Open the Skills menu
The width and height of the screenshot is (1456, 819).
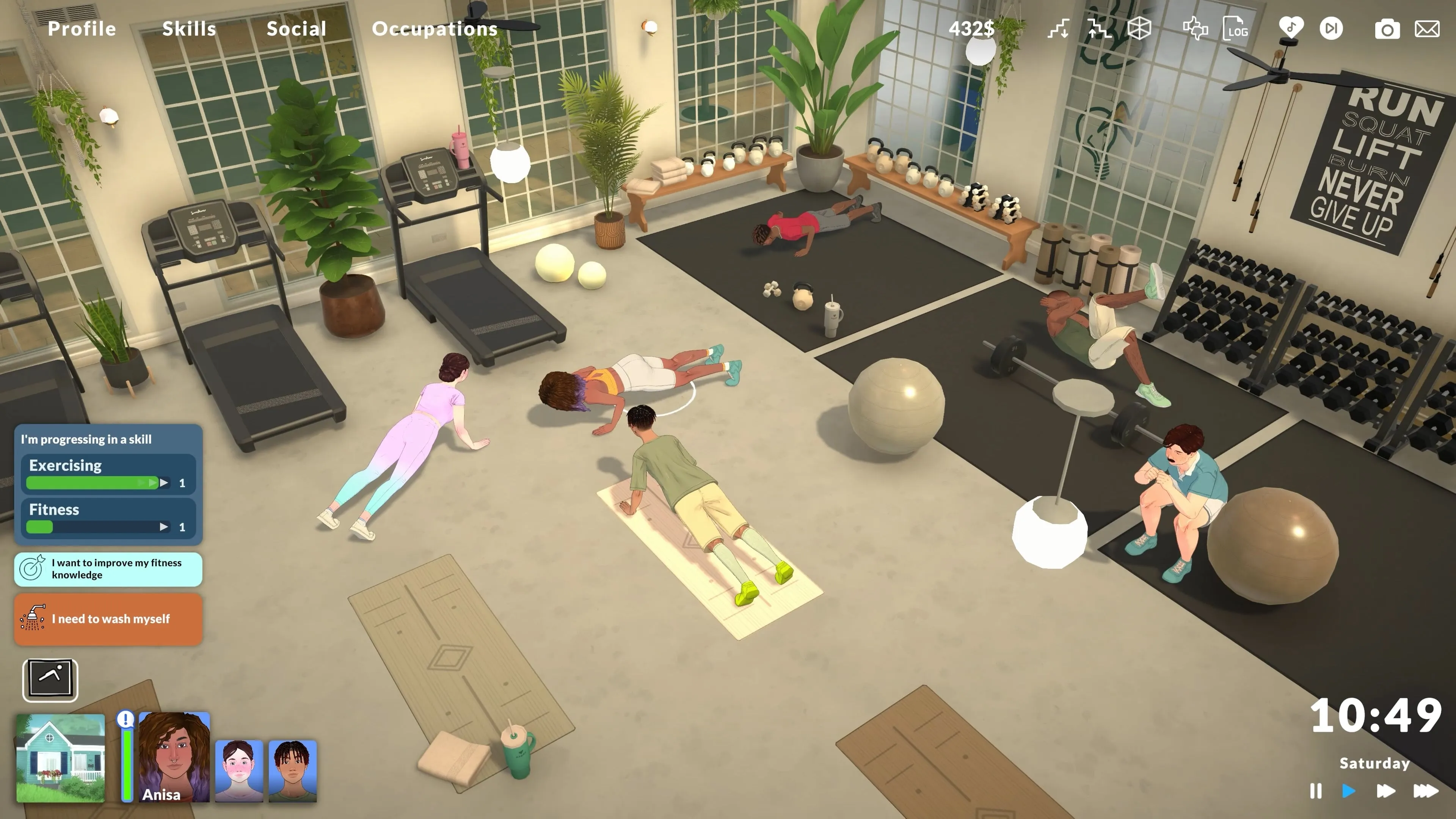(x=189, y=28)
